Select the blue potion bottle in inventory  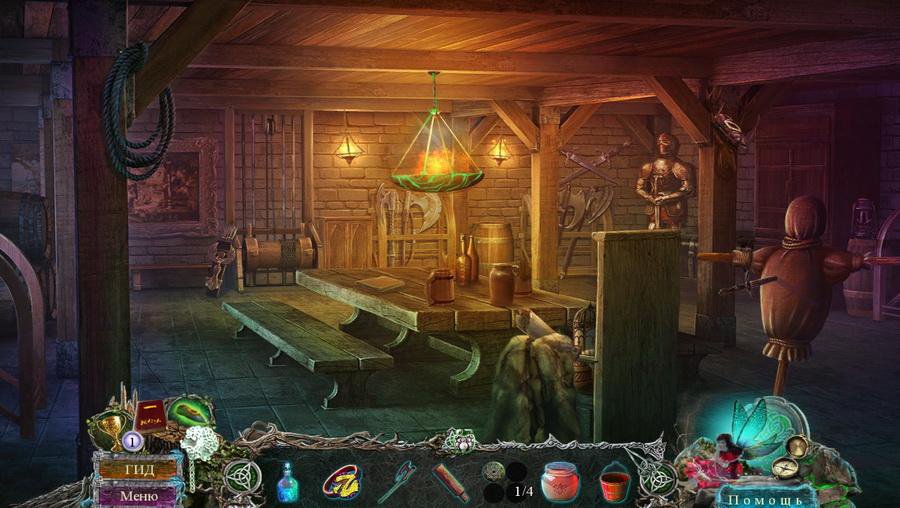click(x=289, y=481)
